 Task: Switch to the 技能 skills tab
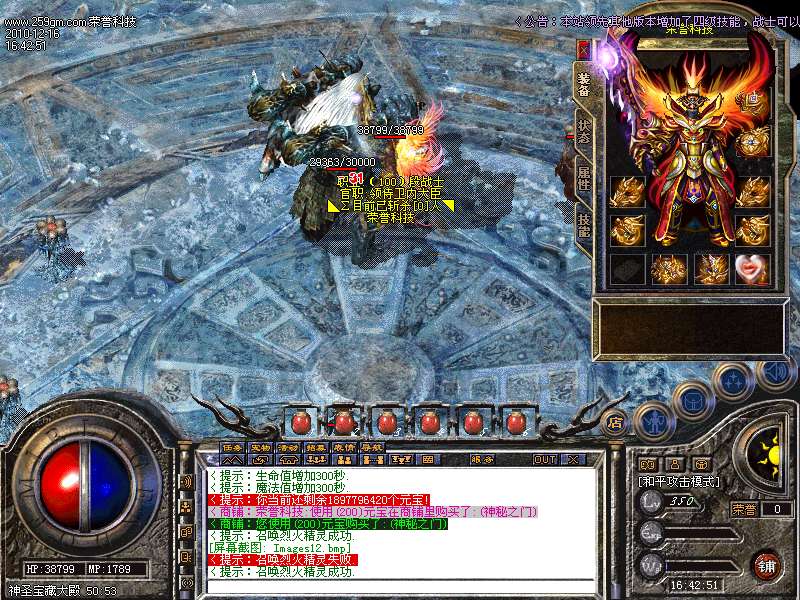click(584, 224)
